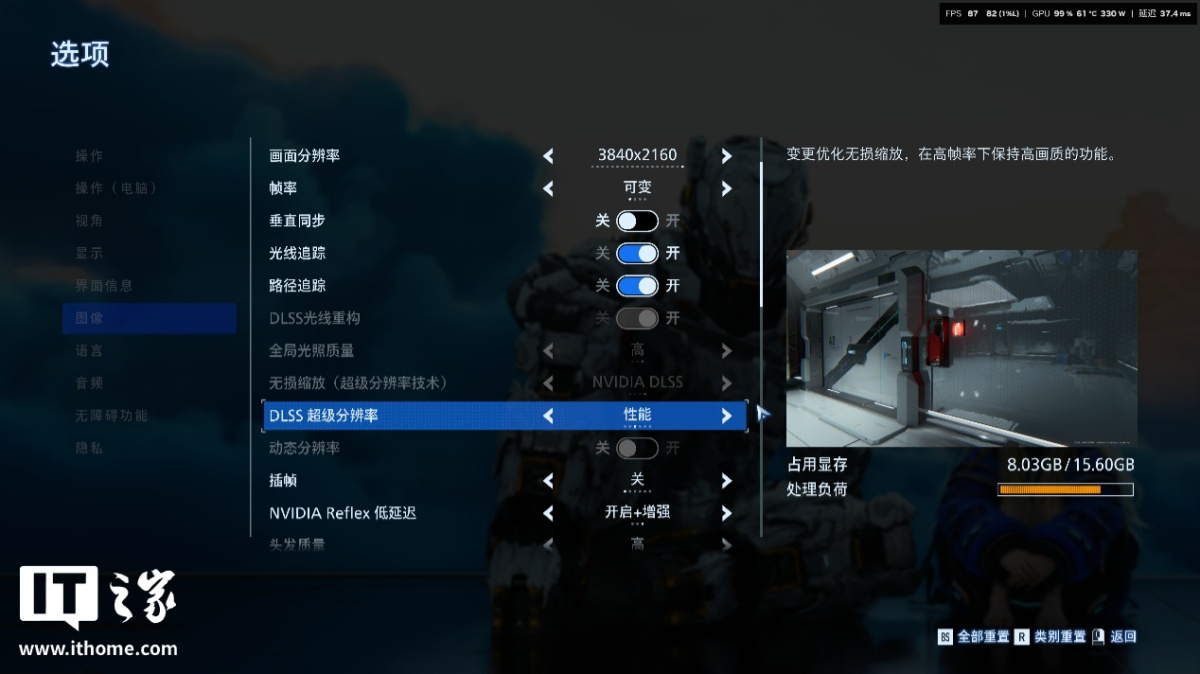Go to the 音频 settings
The height and width of the screenshot is (674, 1200).
89,383
